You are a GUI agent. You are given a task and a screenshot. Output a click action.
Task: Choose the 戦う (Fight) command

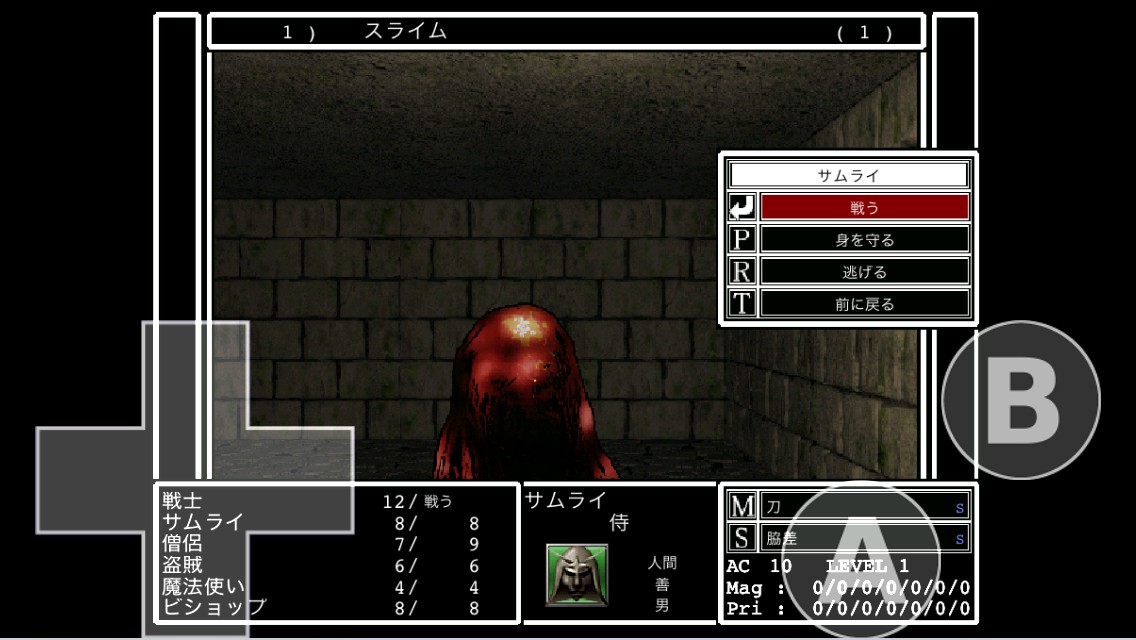(x=864, y=208)
